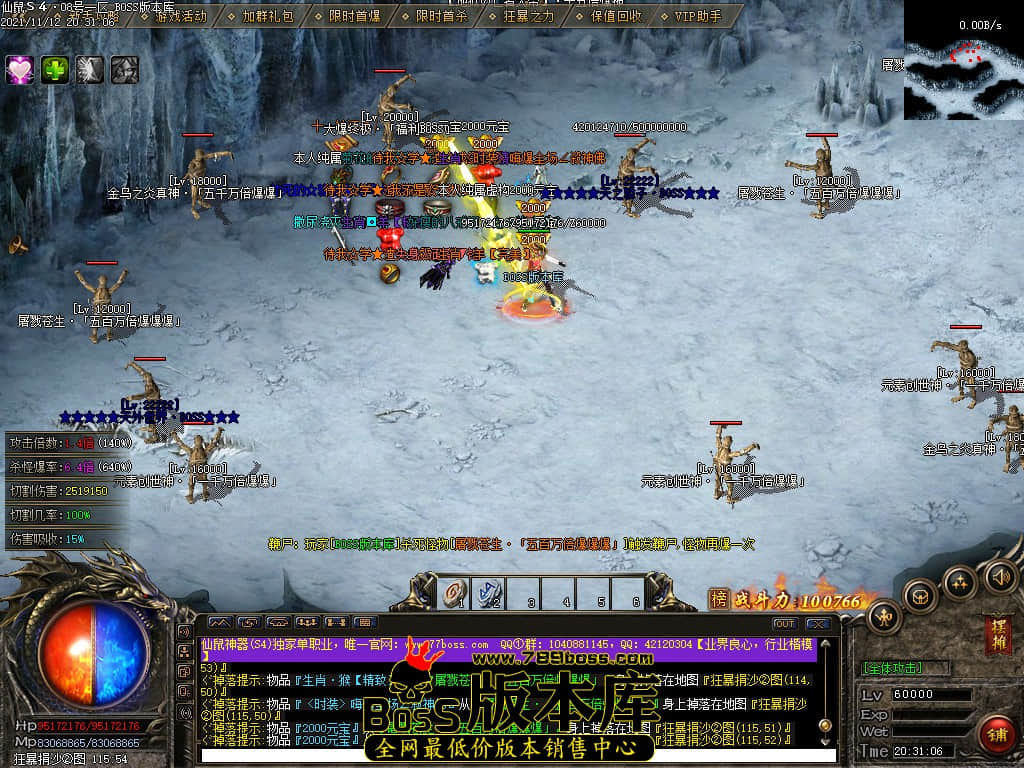1024x768 pixels.
Task: Click the OUT button on chat panel
Action: click(785, 624)
